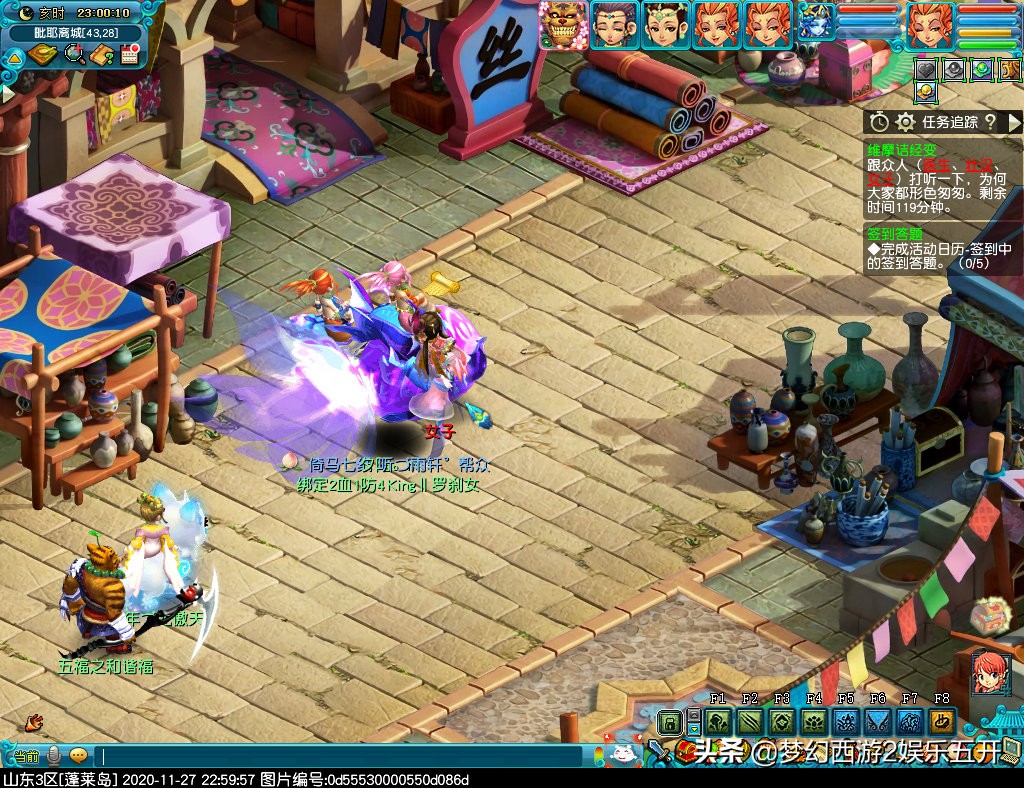Open the guide book with question mark

[101, 54]
